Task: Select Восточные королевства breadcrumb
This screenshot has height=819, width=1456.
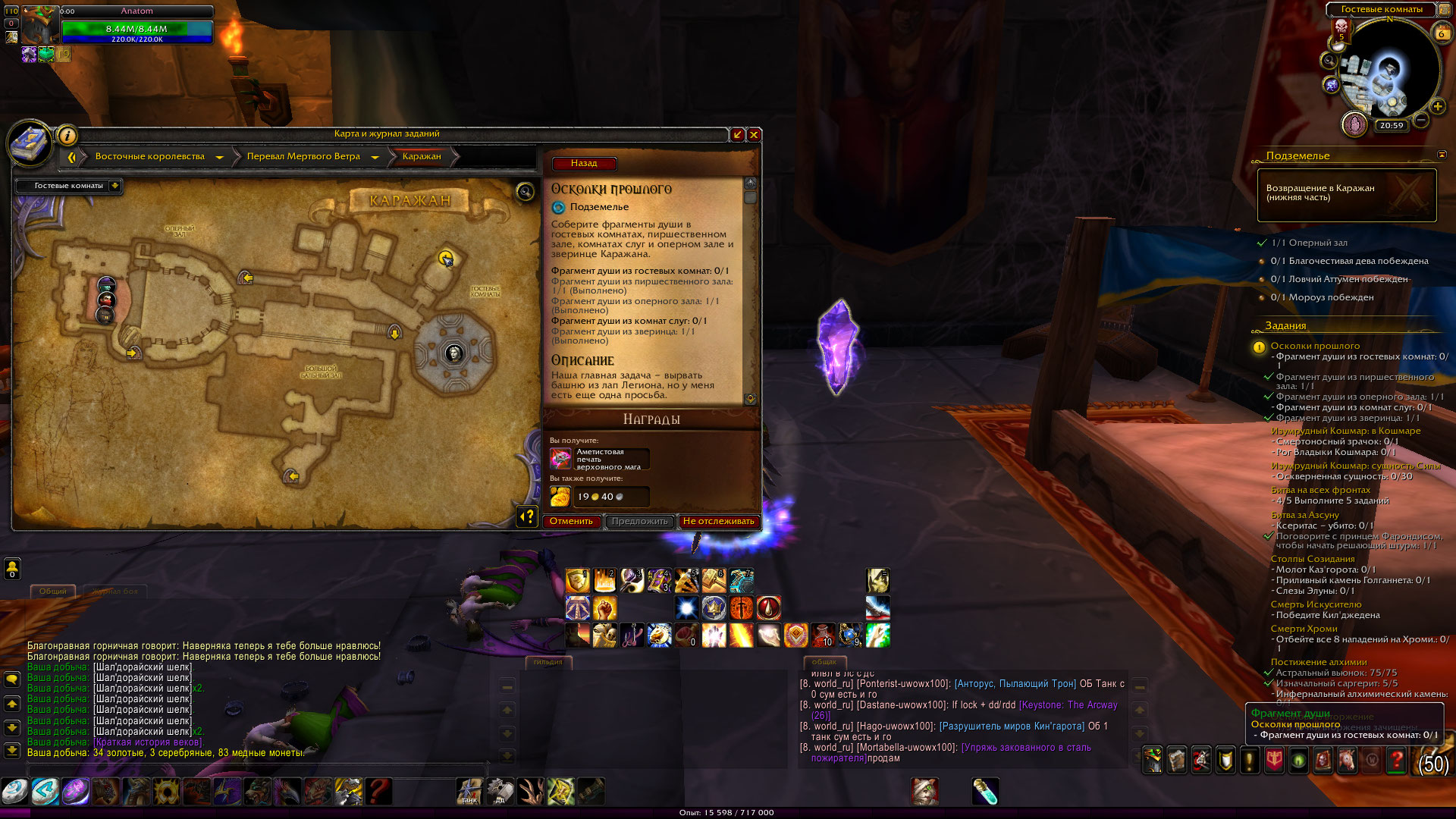Action: (150, 157)
